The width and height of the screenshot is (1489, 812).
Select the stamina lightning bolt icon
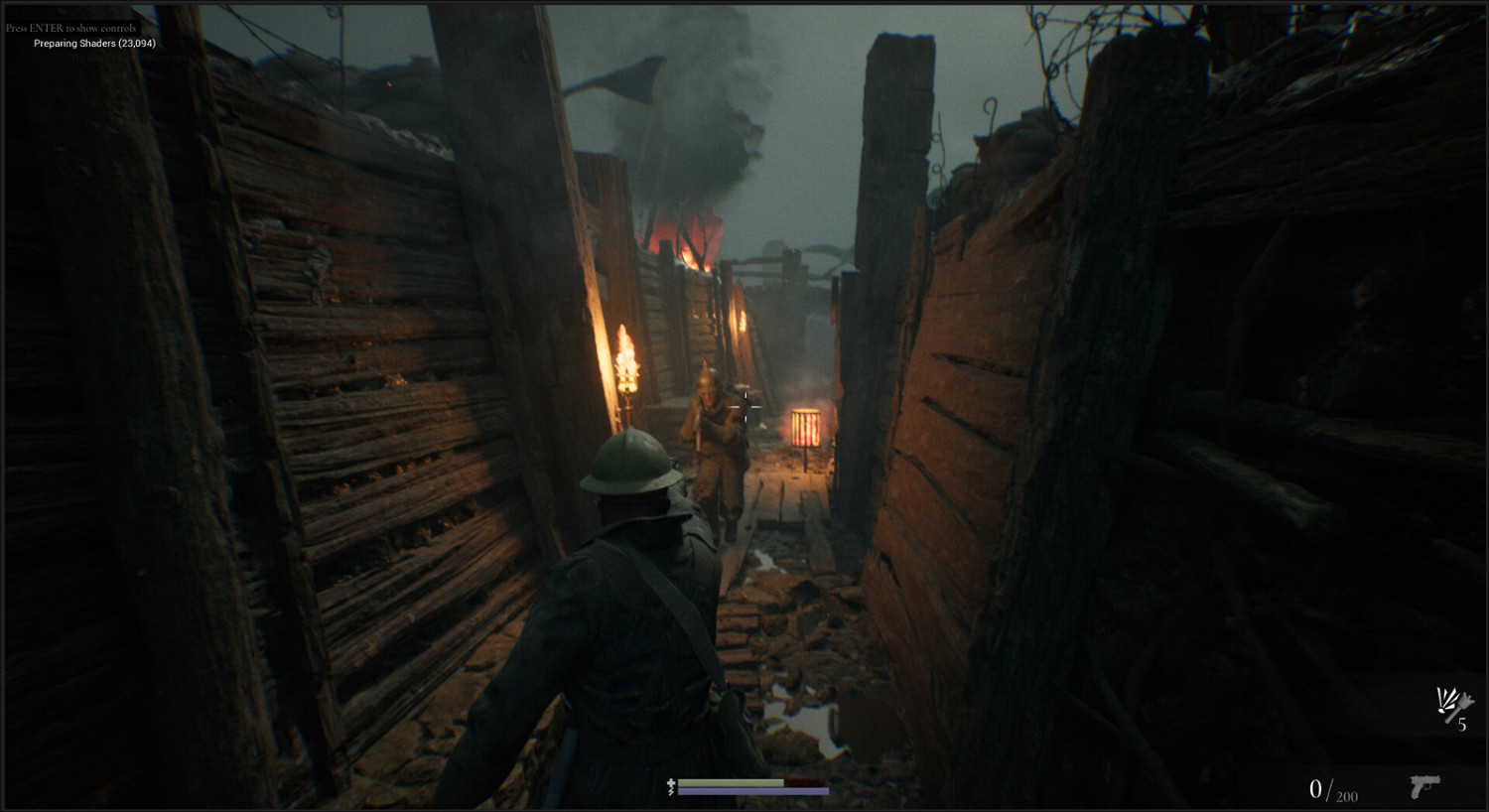pos(671,791)
